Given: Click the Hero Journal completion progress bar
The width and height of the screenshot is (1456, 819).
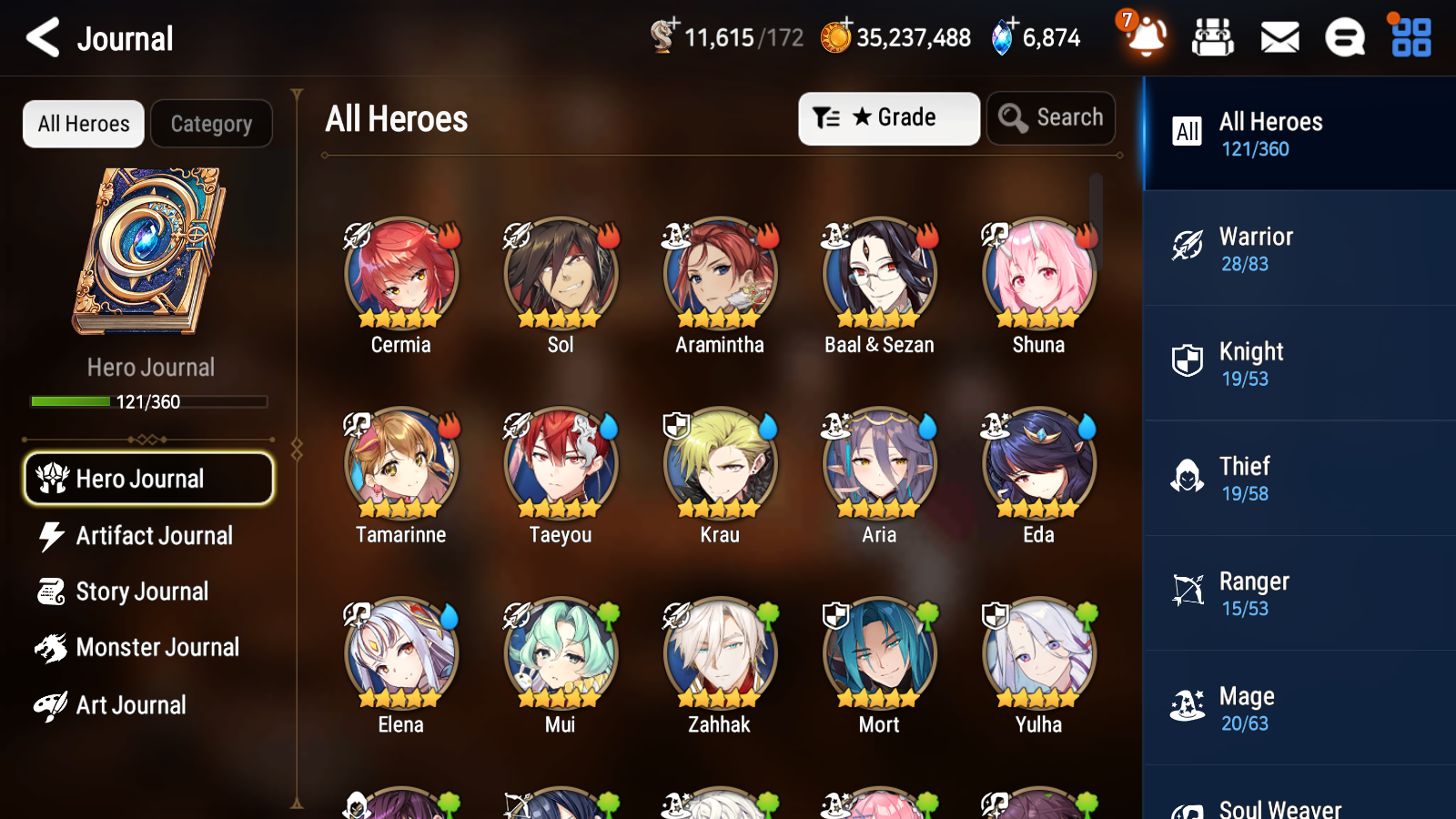Looking at the screenshot, I should (148, 400).
